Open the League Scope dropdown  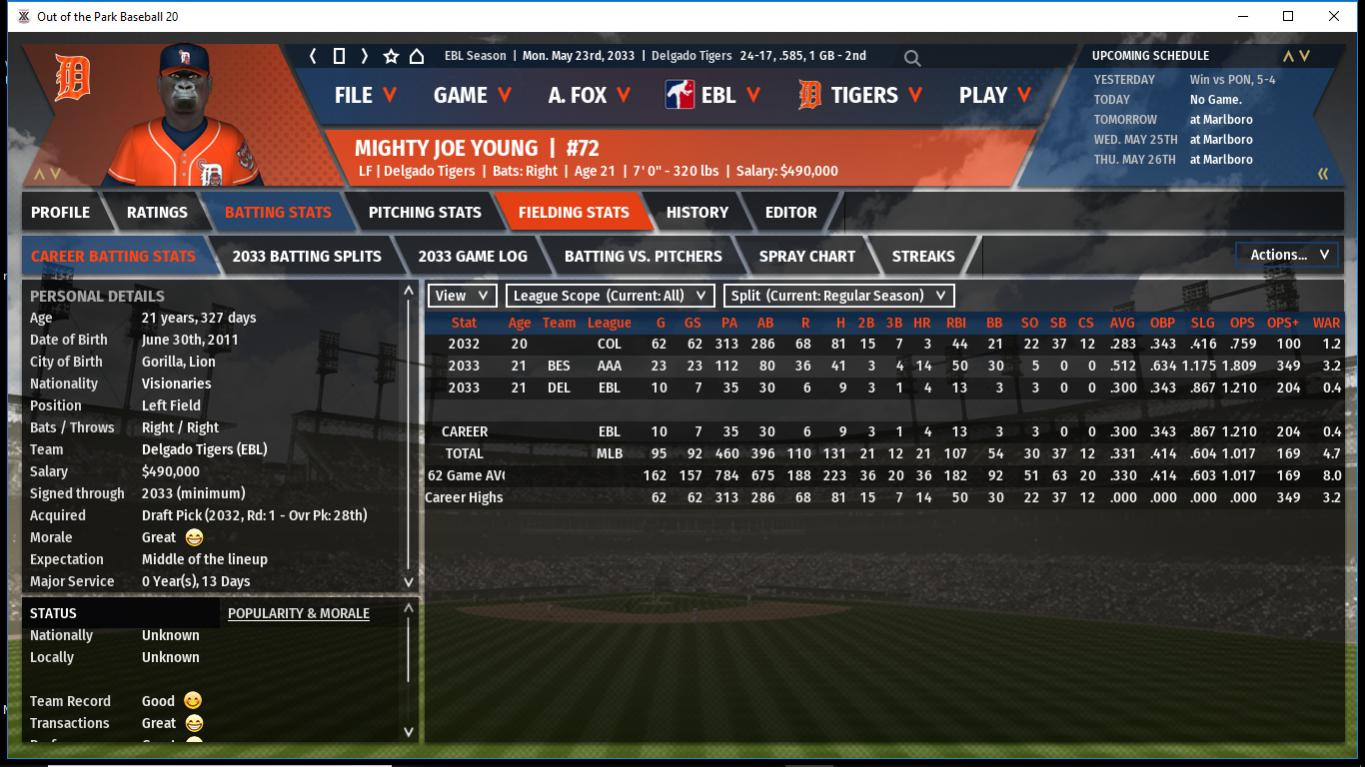[x=610, y=296]
